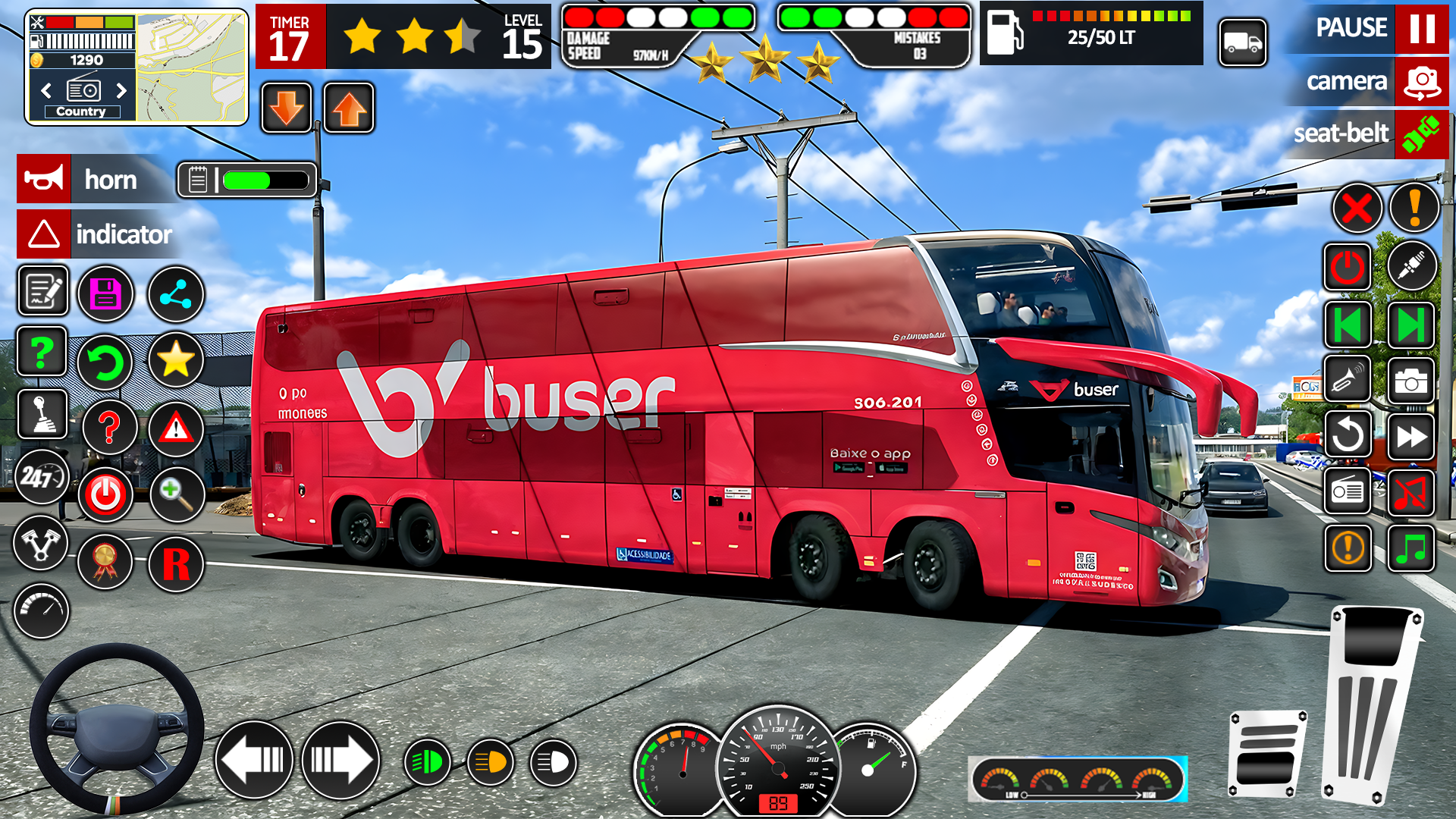
Task: Tap the orange down arrow button
Action: point(287,108)
